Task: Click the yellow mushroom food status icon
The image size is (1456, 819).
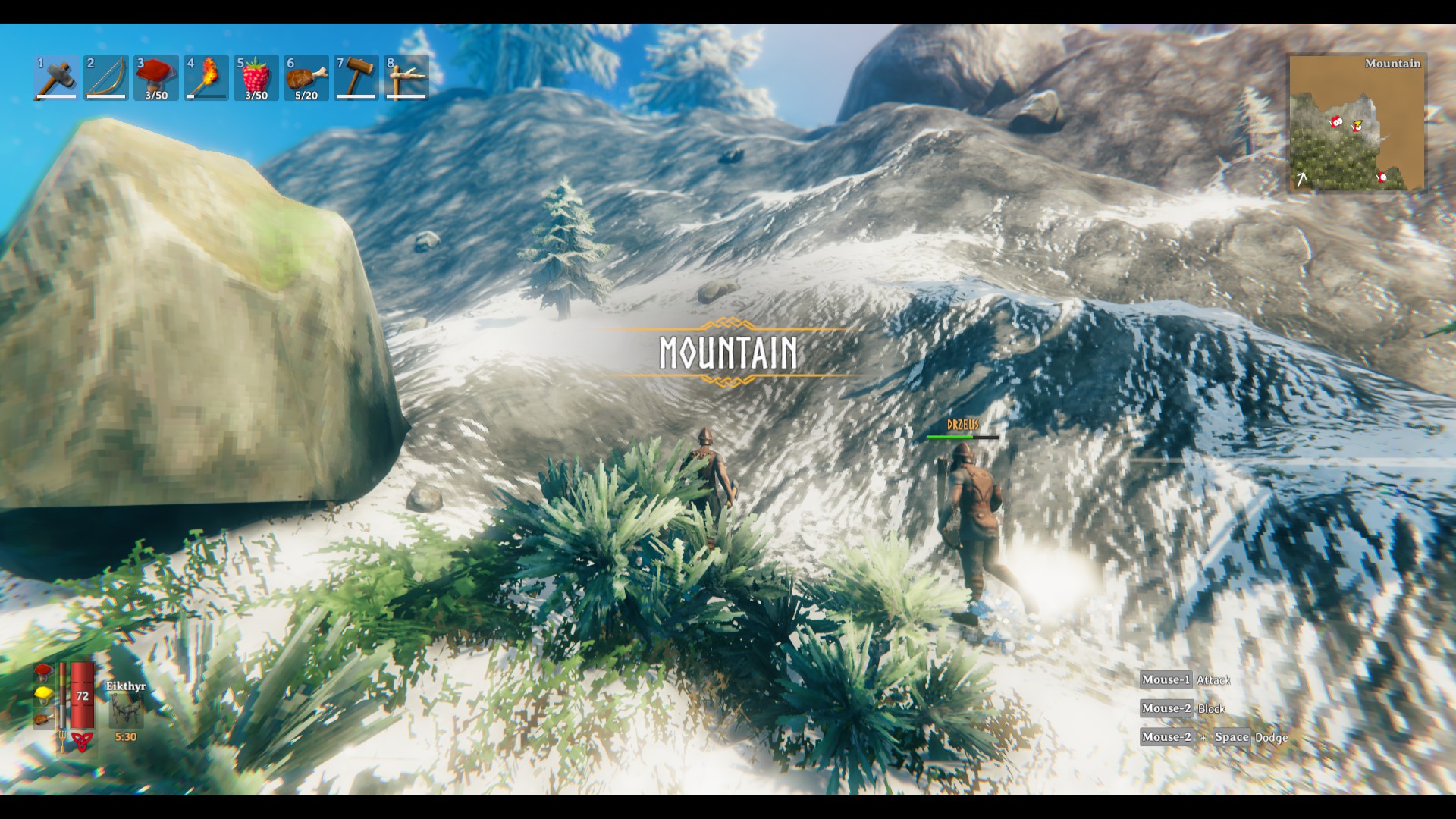Action: coord(44,695)
